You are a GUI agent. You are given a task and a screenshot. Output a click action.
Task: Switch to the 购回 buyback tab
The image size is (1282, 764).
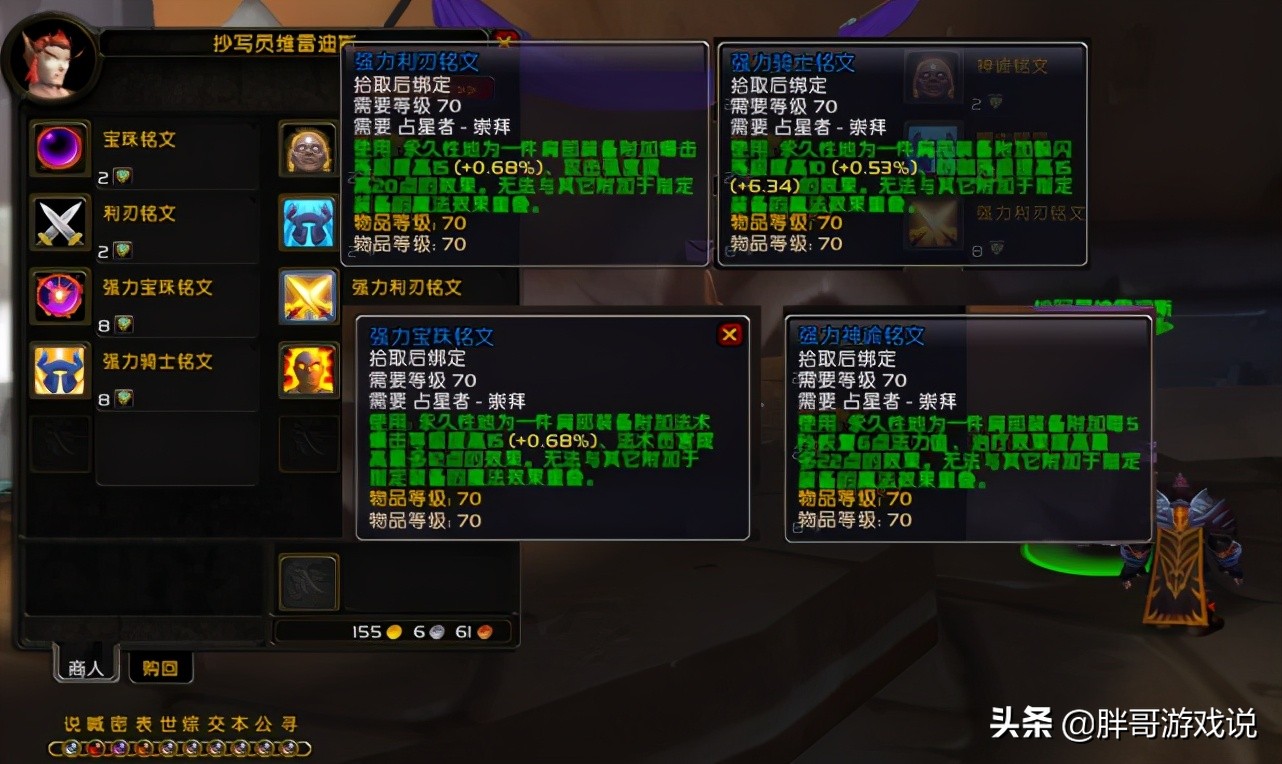(x=161, y=668)
